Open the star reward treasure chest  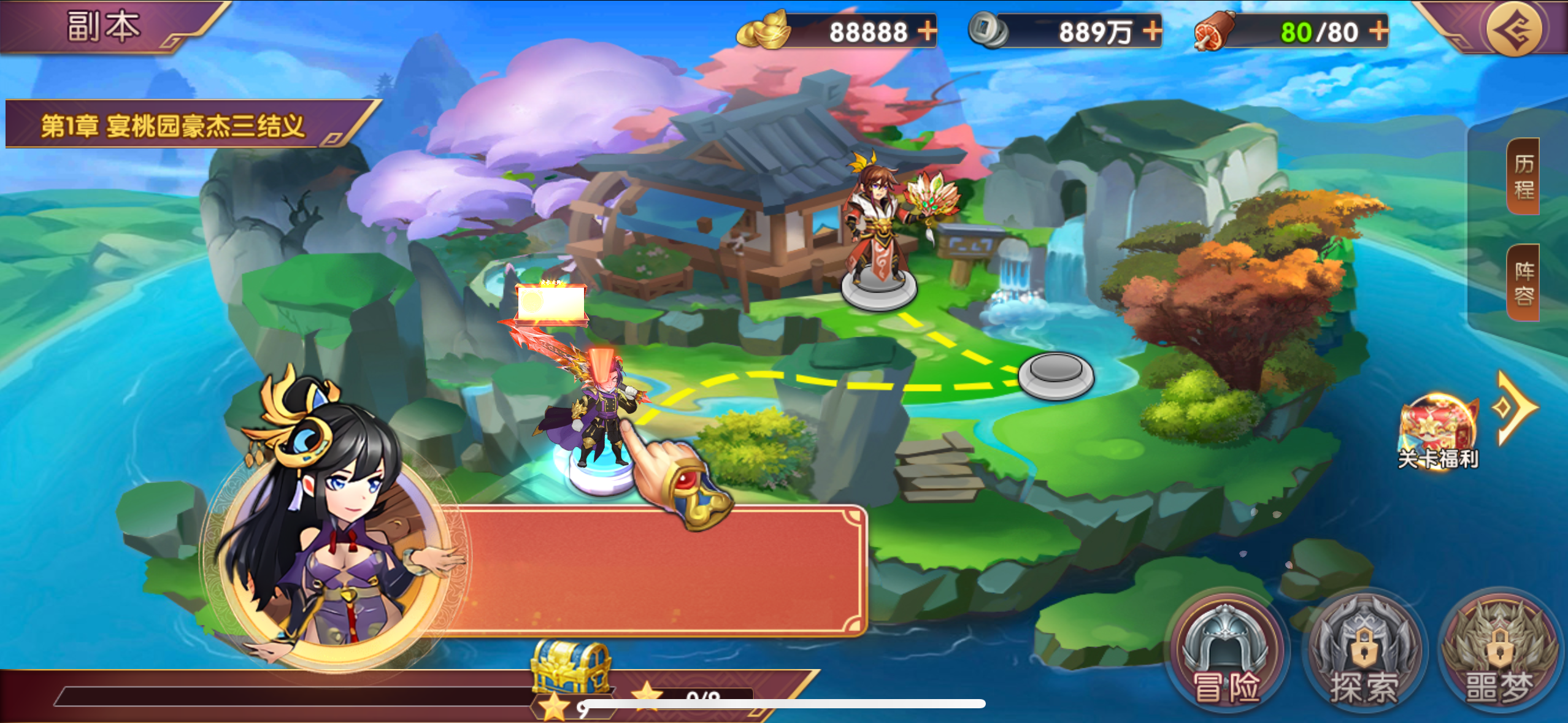pyautogui.click(x=571, y=668)
